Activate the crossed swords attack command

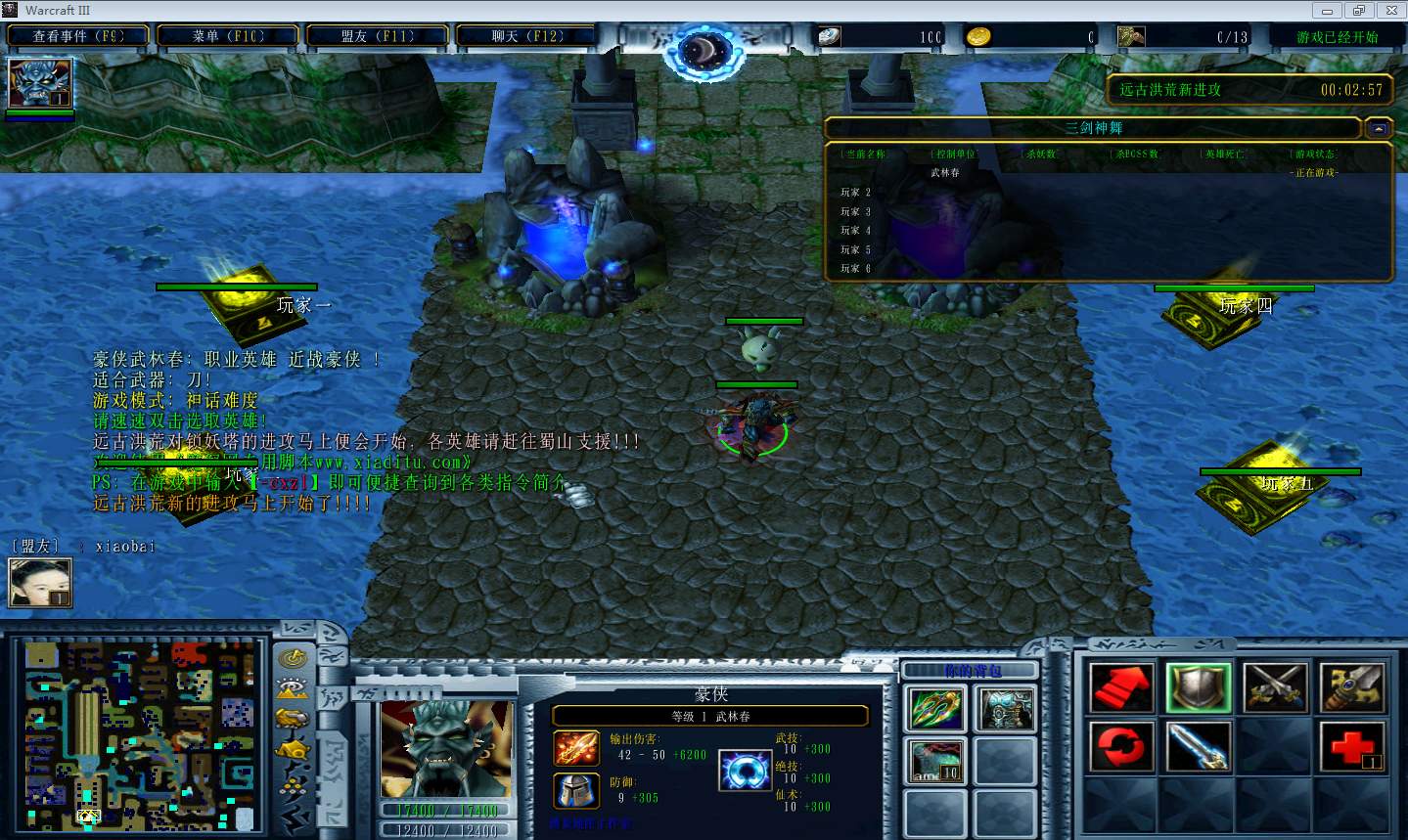[x=1275, y=687]
